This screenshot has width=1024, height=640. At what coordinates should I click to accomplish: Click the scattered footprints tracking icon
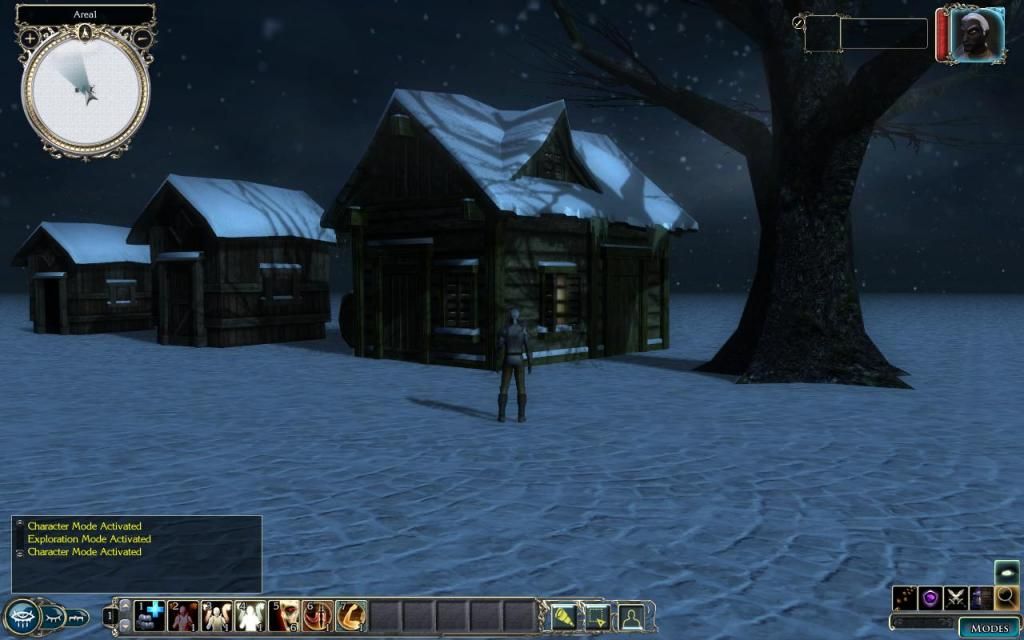[905, 598]
